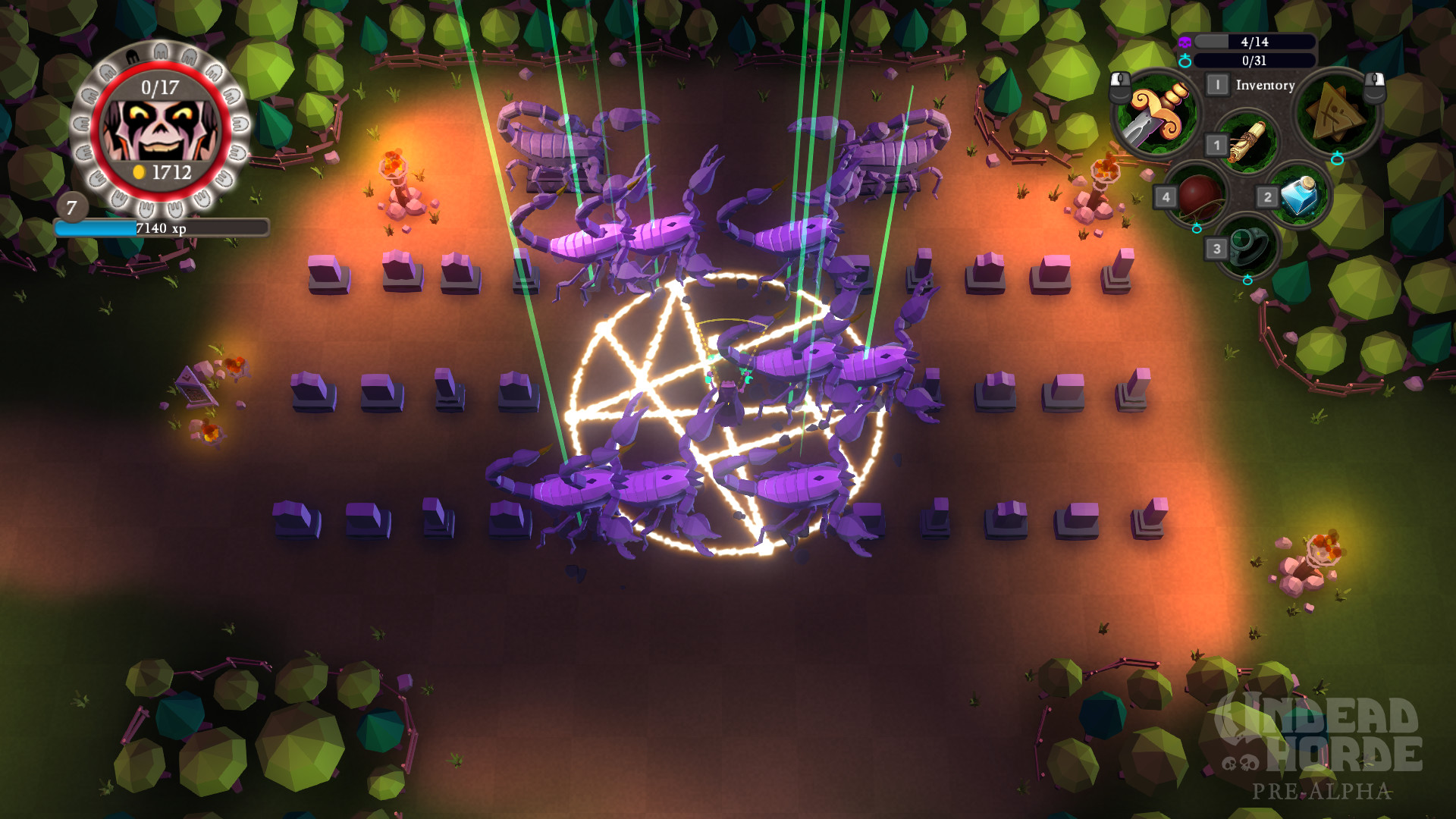Select the cyan ring counter icon

pos(1186,60)
